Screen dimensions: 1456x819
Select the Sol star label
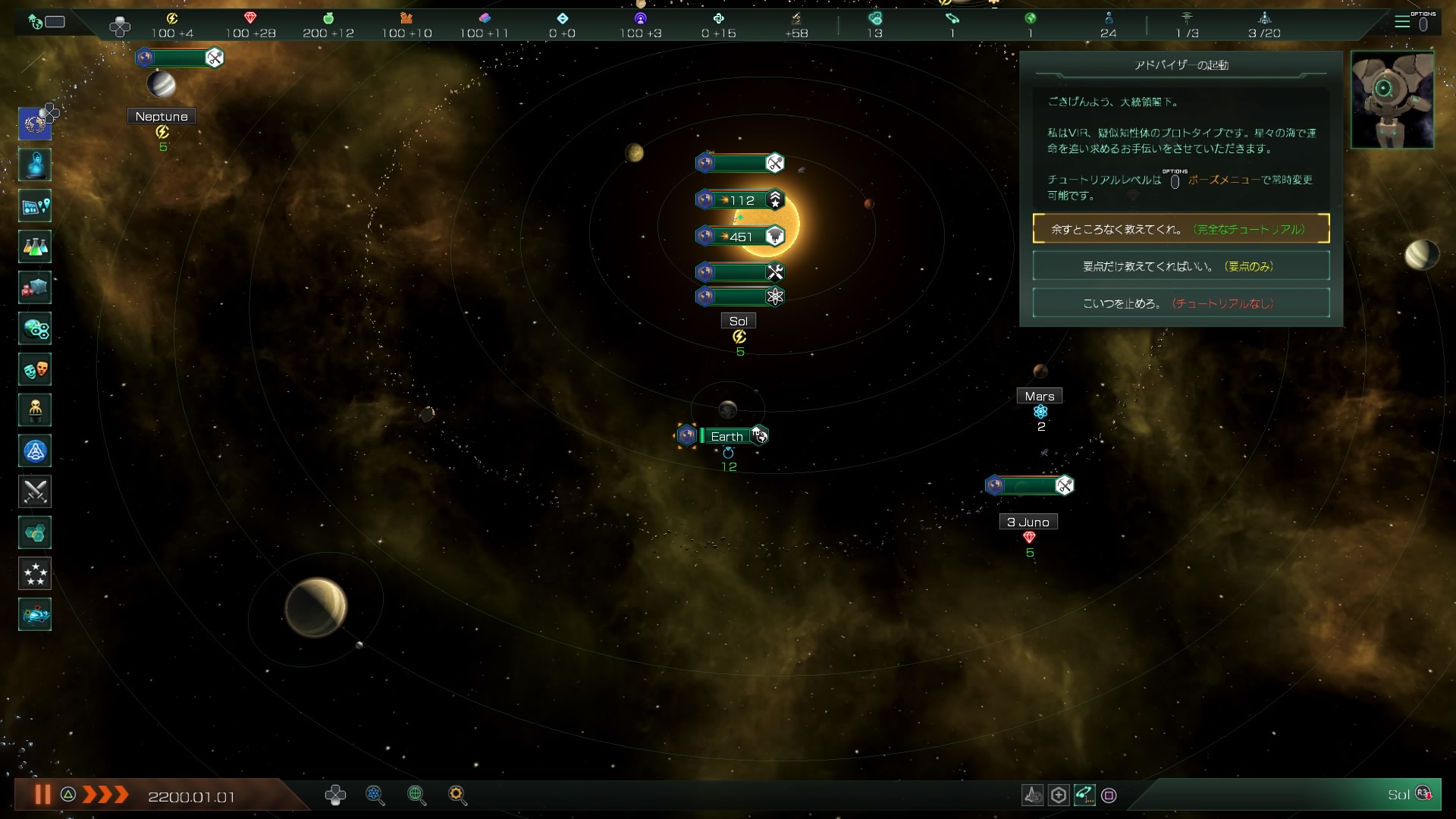738,321
